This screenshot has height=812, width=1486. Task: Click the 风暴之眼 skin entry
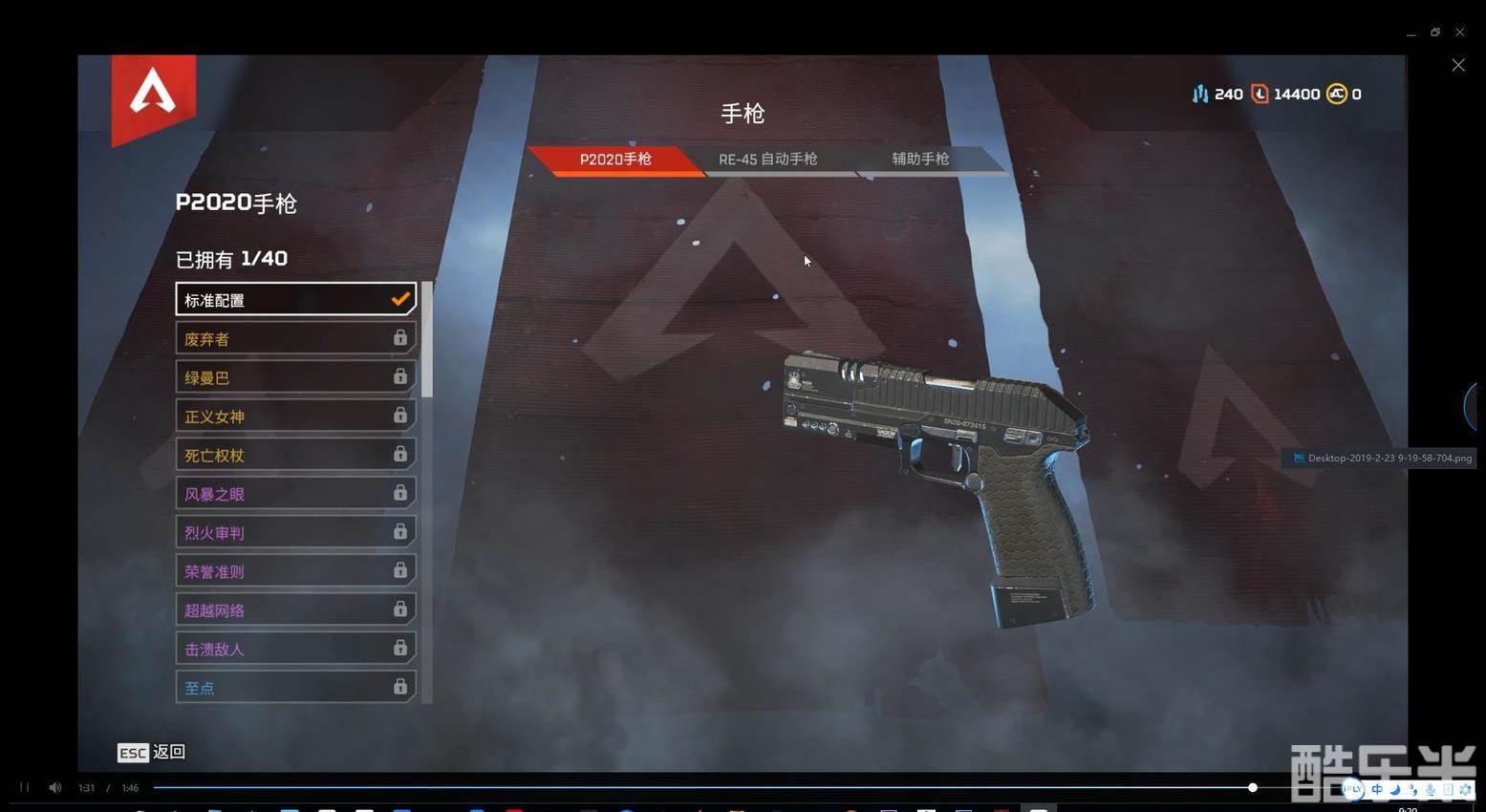point(295,494)
